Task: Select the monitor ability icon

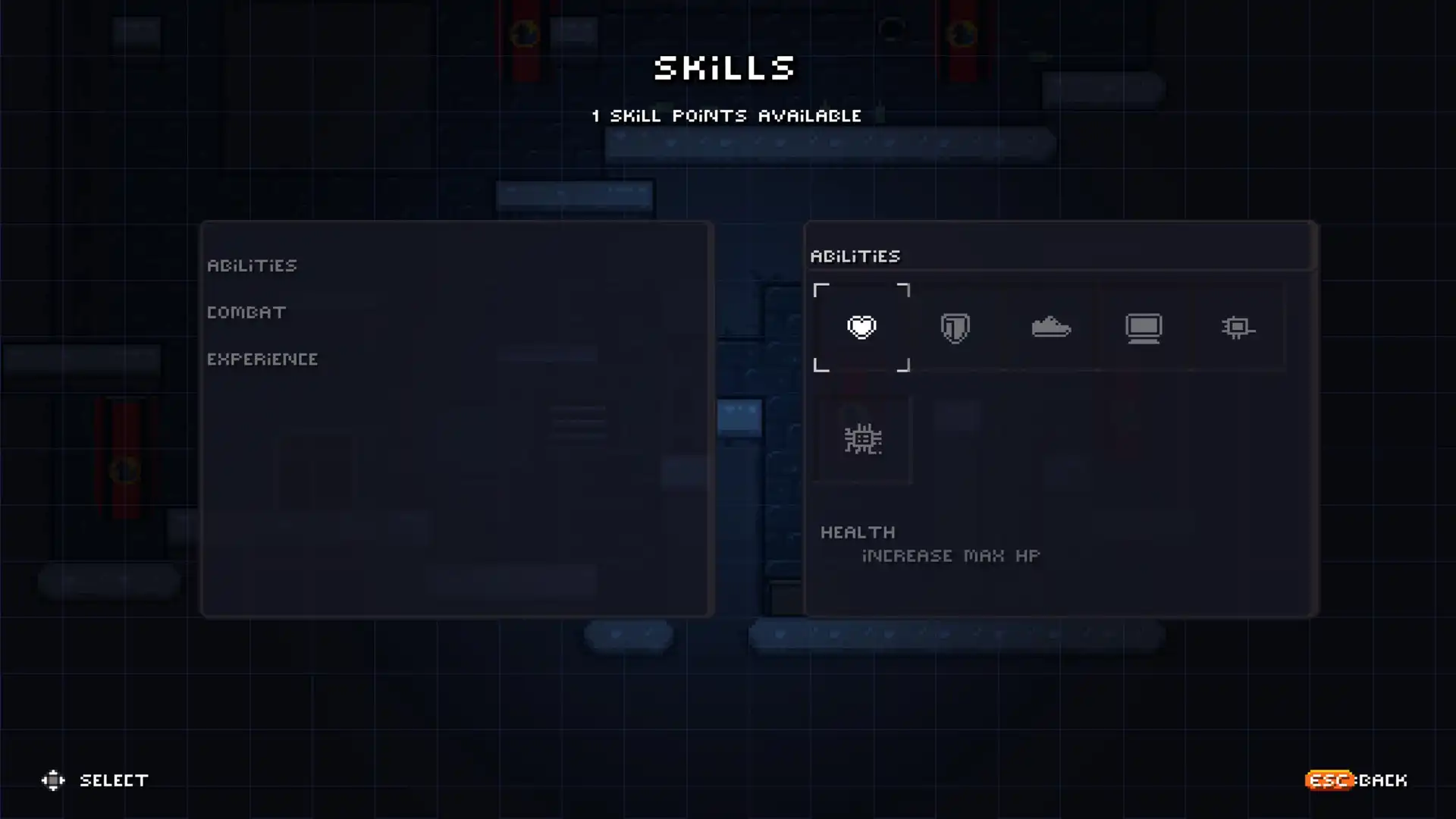Action: [x=1145, y=327]
